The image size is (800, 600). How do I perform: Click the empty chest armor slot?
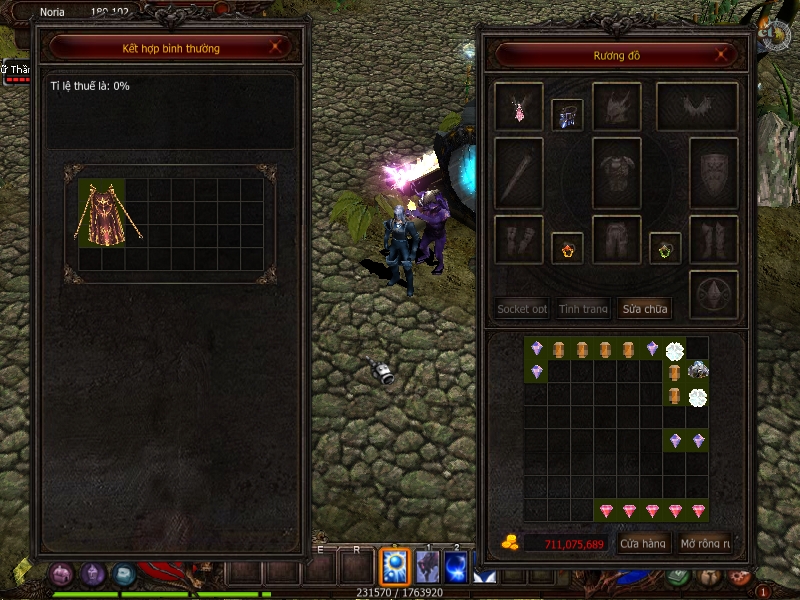(616, 173)
